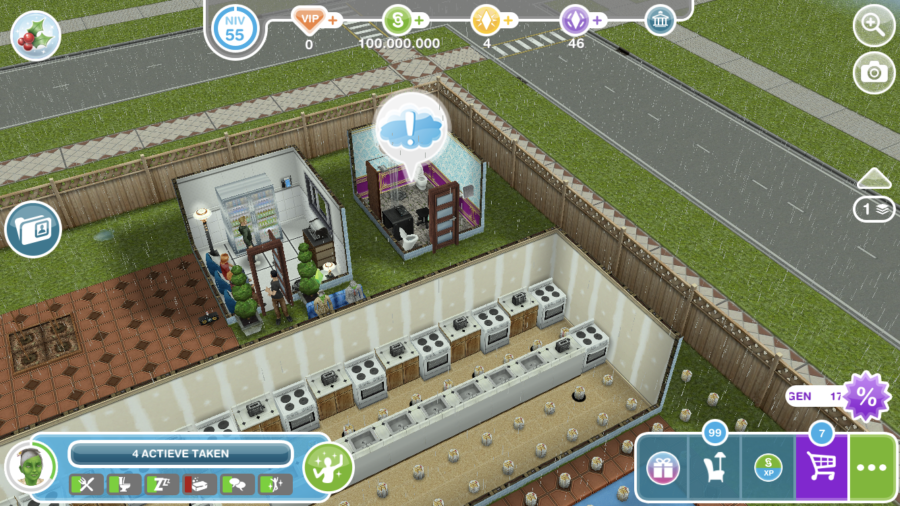
Task: Take a snapshot with the camera button
Action: click(873, 73)
